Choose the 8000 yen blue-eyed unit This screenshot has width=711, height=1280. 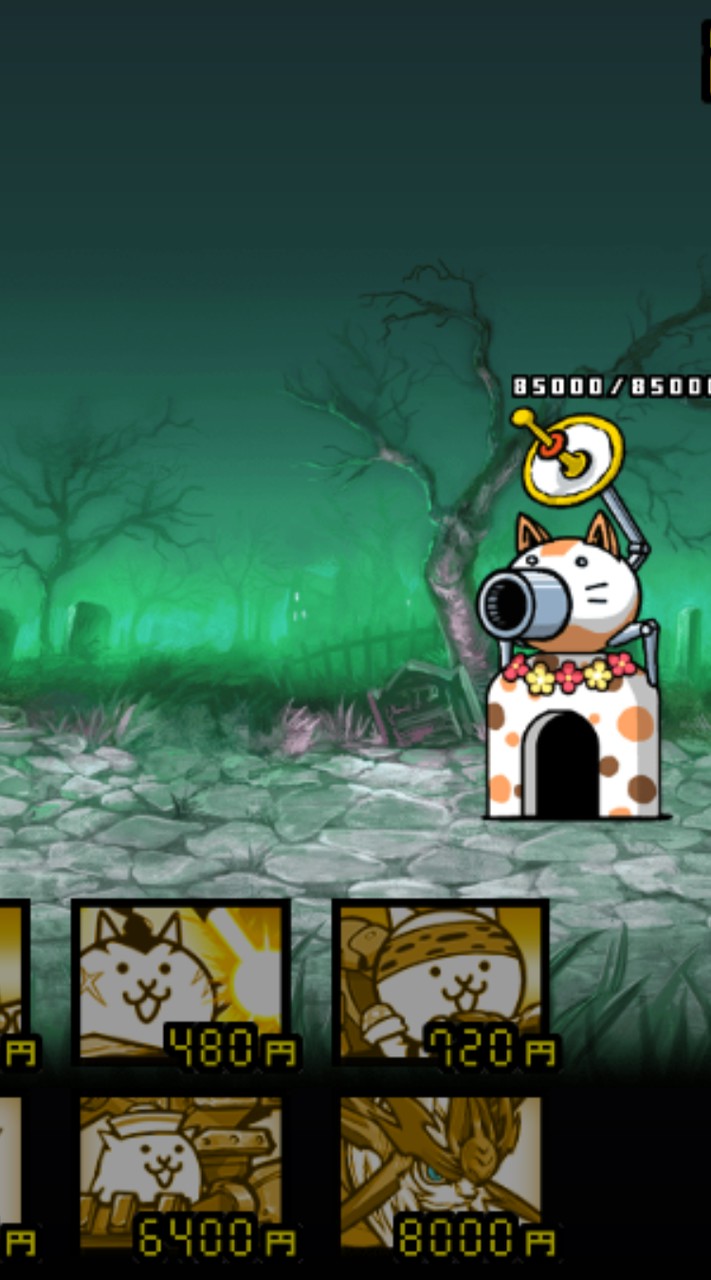(x=440, y=1172)
